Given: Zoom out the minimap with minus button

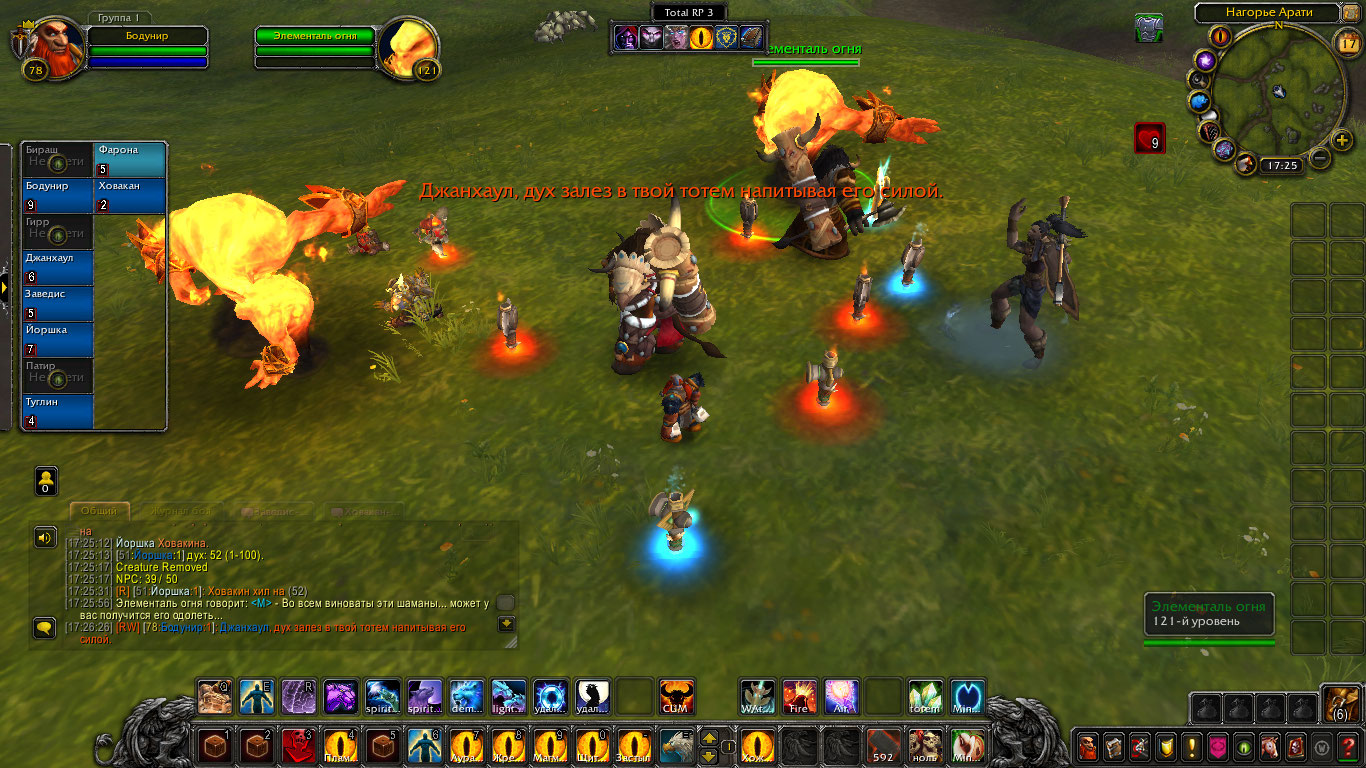Looking at the screenshot, I should point(1320,158).
